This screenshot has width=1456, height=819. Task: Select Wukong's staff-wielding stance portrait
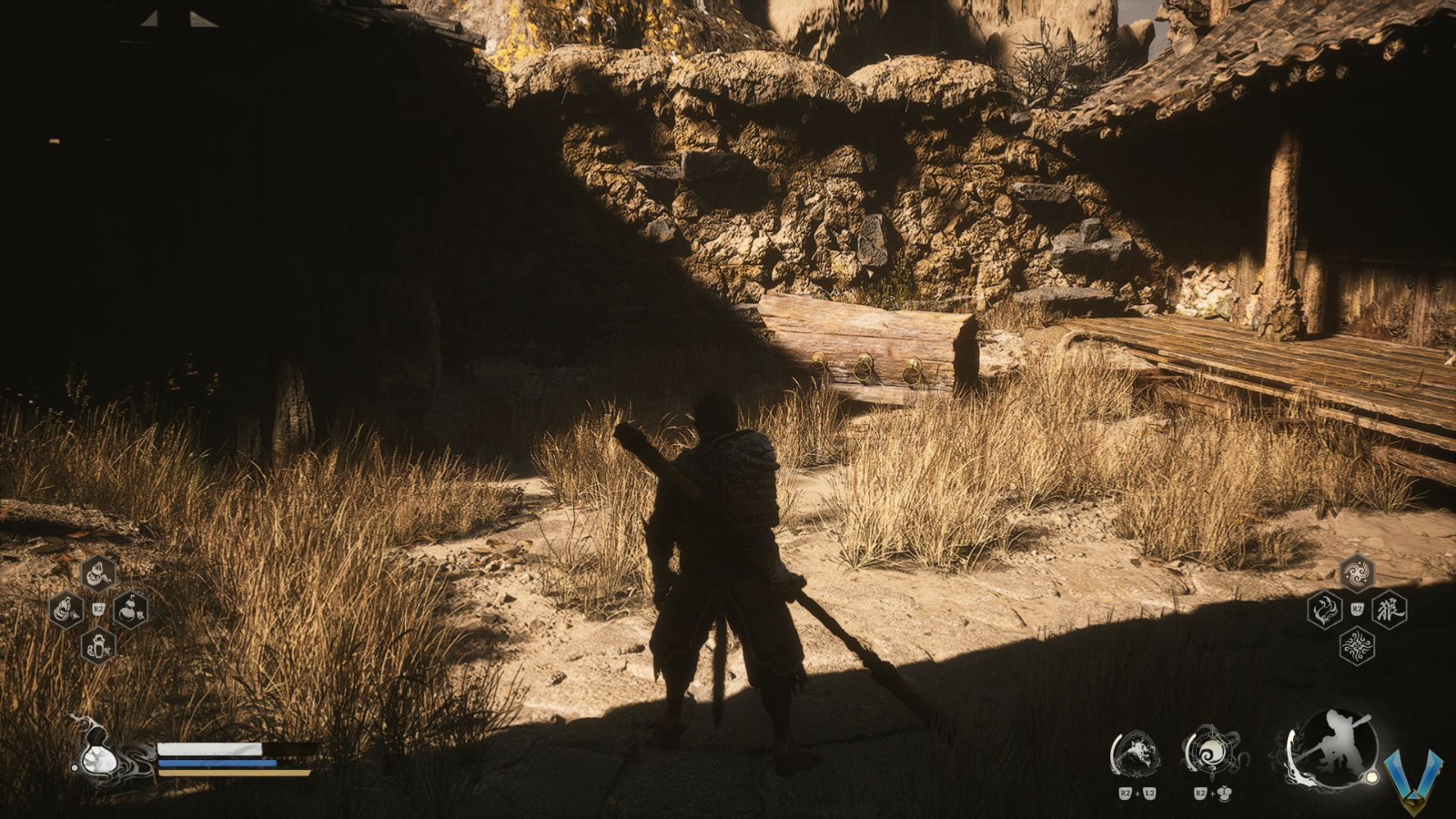(1336, 749)
